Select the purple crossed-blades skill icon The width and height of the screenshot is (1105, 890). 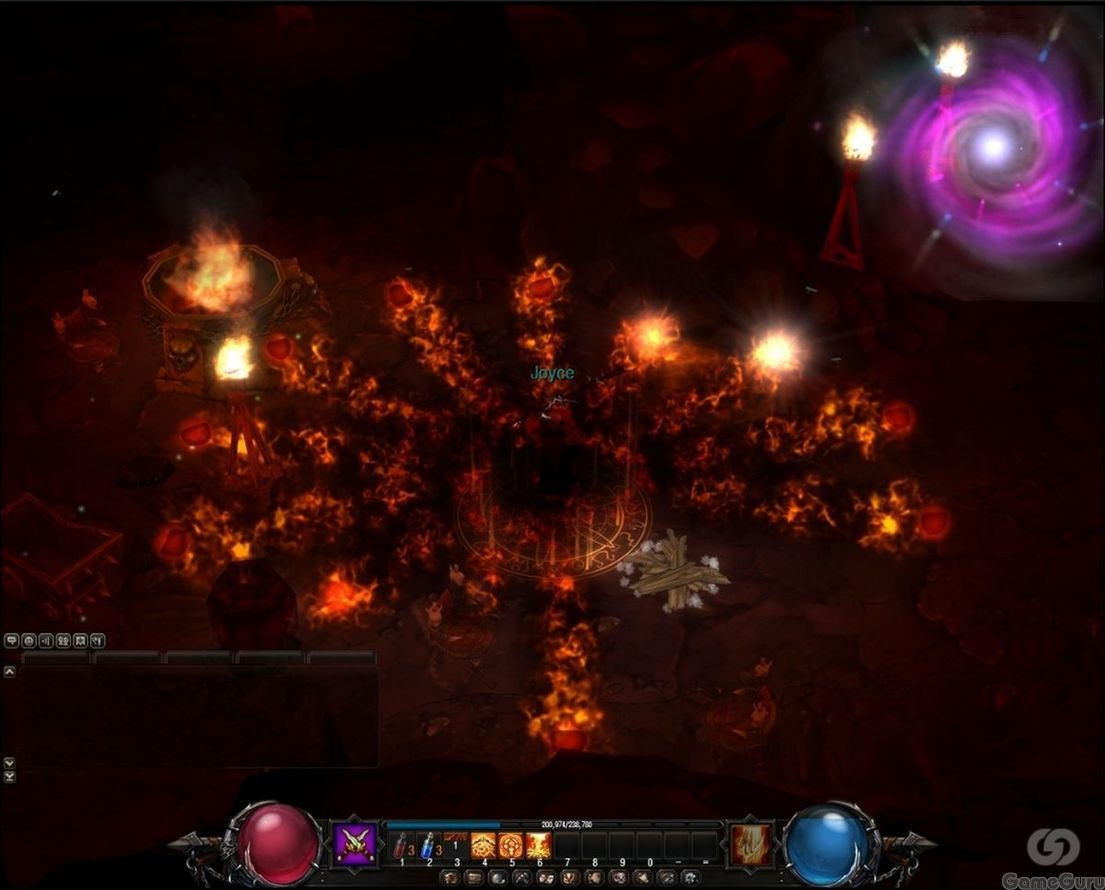click(355, 845)
